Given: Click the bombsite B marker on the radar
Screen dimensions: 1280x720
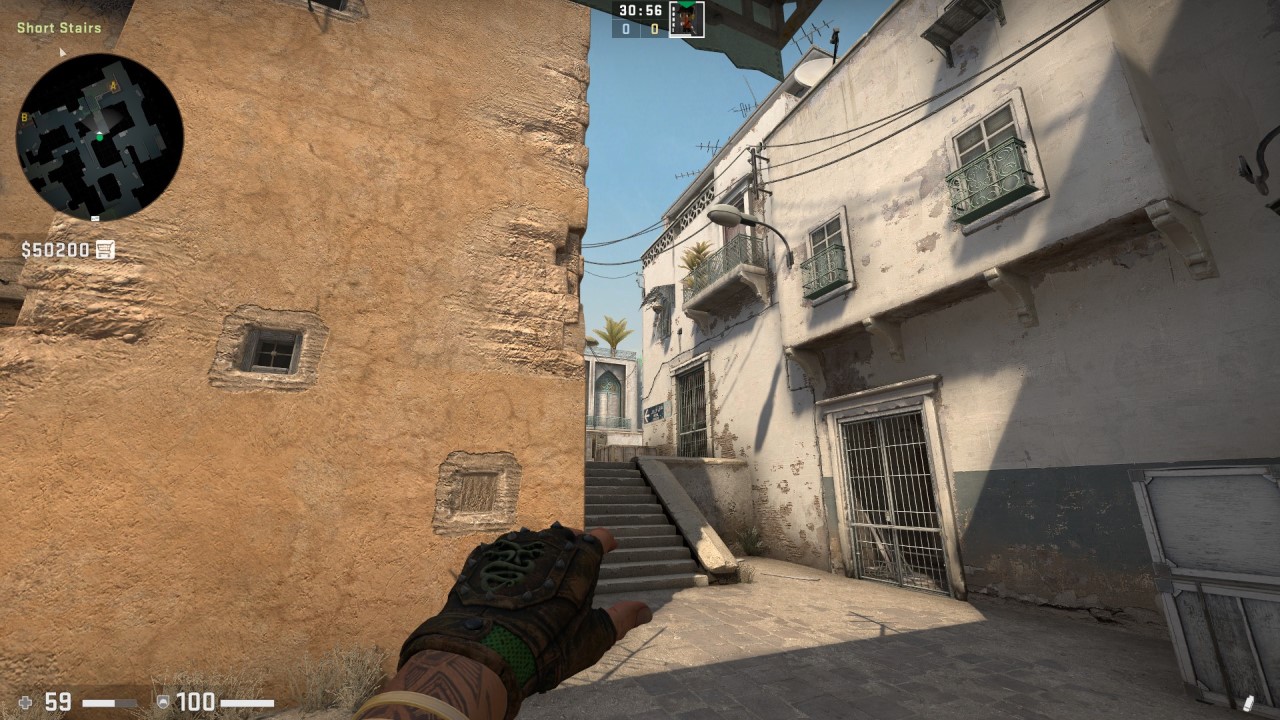Looking at the screenshot, I should tap(24, 117).
